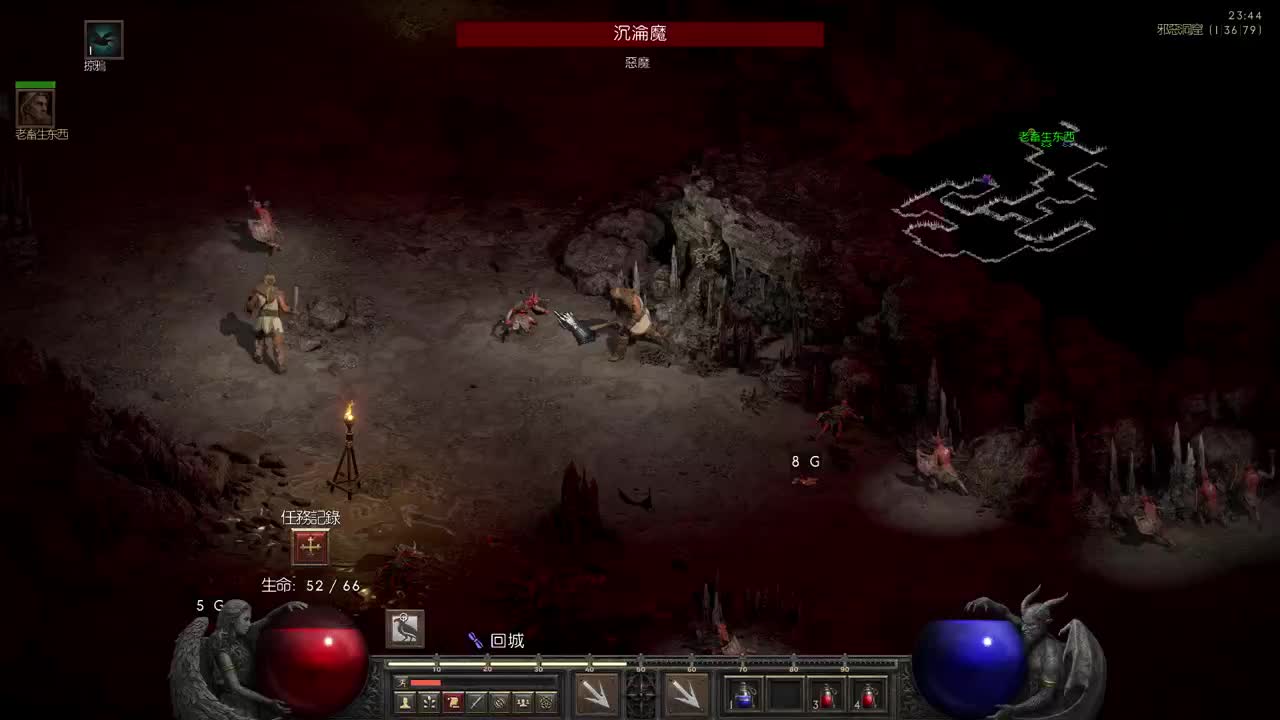Select the highlighted quest log icon

[x=451, y=700]
